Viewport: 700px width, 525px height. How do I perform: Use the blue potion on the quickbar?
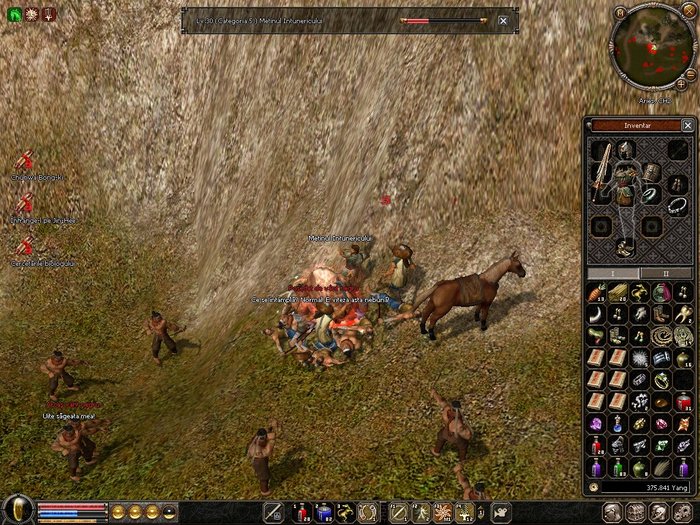click(323, 513)
